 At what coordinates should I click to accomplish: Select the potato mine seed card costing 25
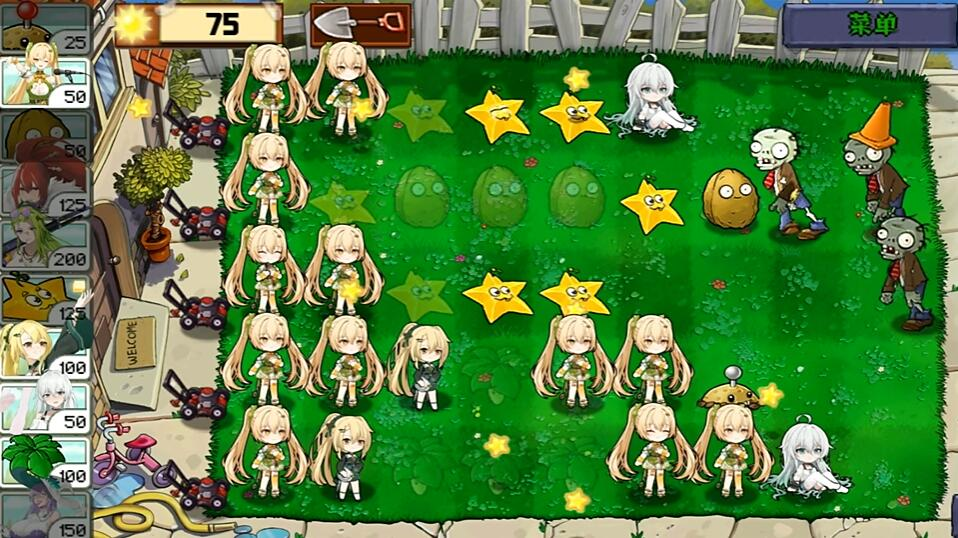(x=45, y=29)
